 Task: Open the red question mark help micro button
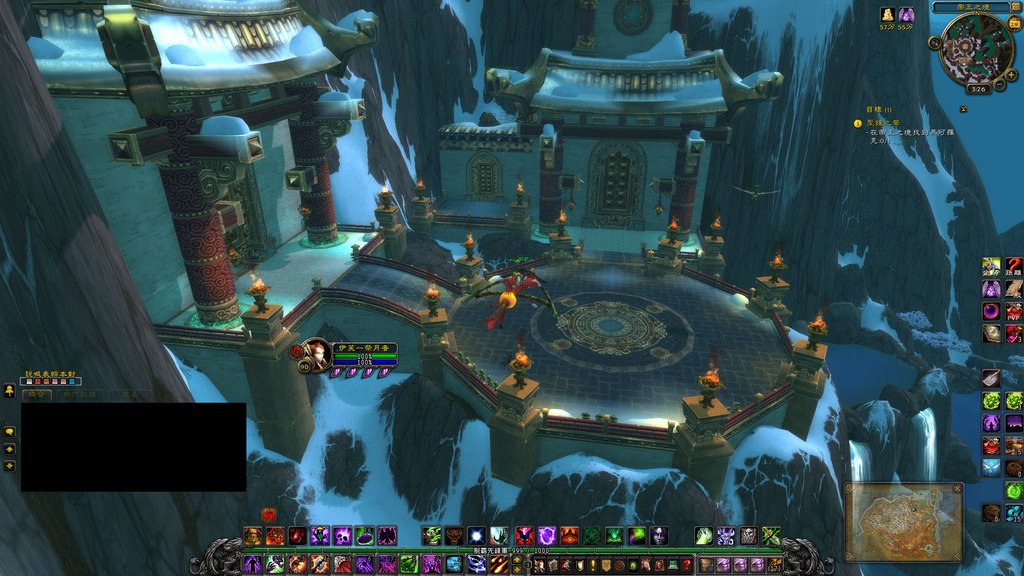pyautogui.click(x=686, y=566)
